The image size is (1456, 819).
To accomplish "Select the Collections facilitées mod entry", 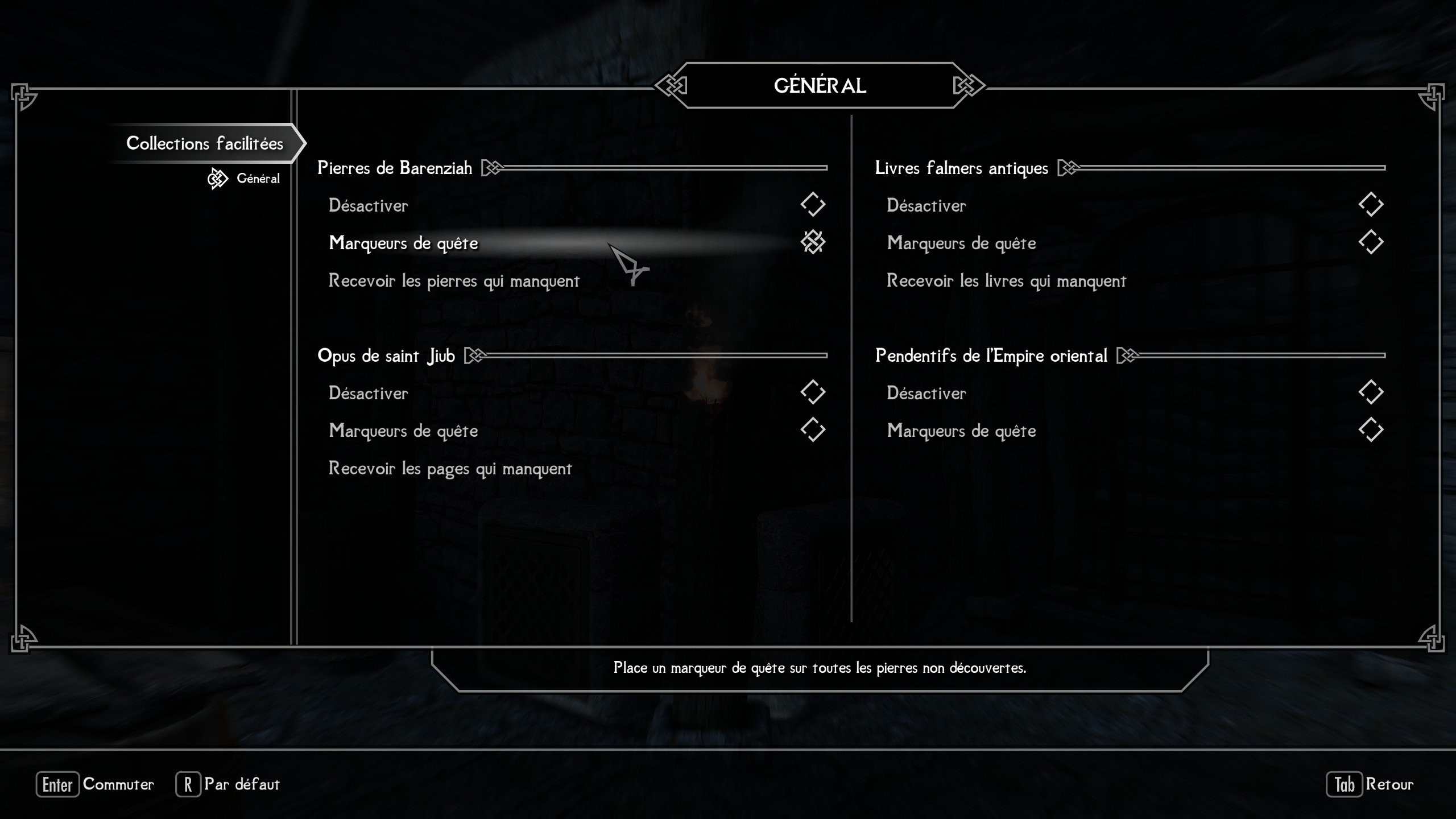I will [204, 143].
